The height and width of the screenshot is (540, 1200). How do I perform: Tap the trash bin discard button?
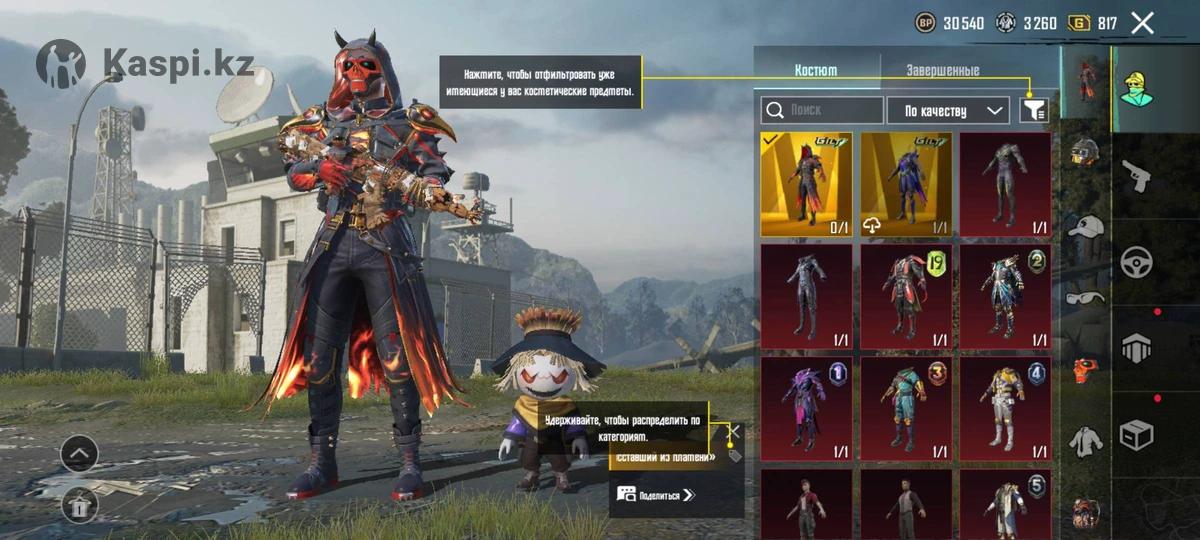coord(79,506)
